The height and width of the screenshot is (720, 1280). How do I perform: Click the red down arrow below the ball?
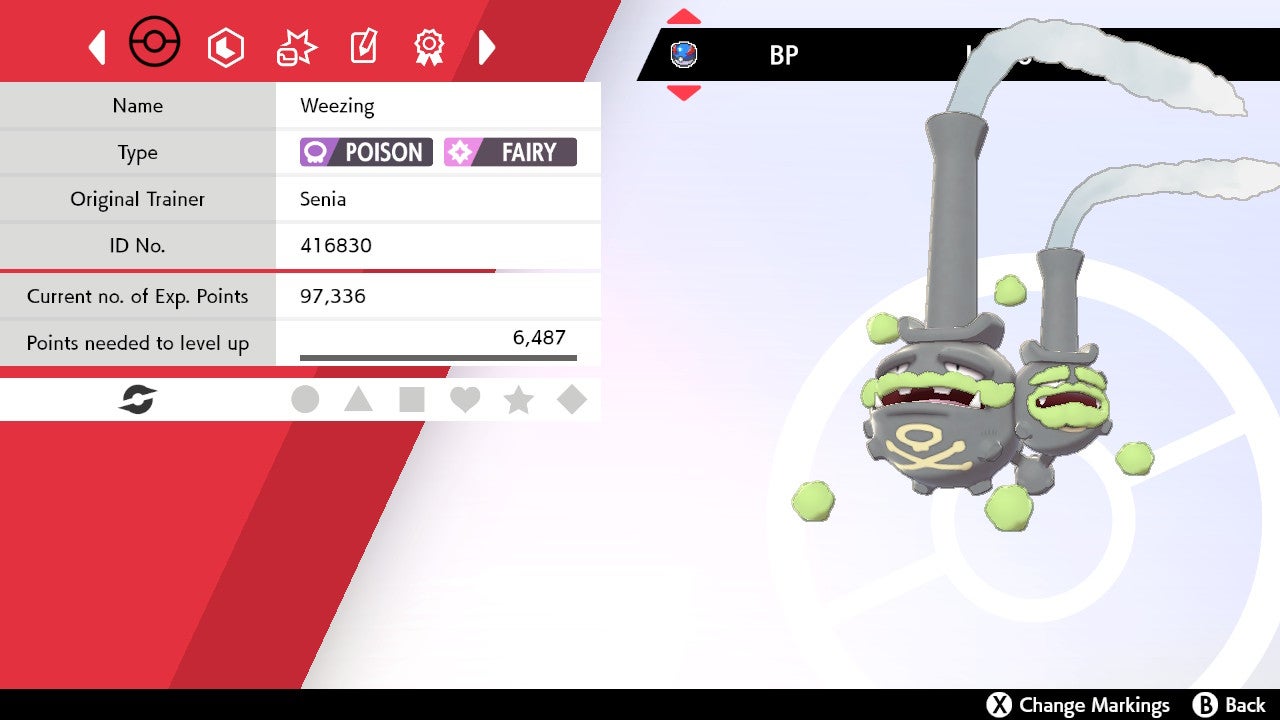[683, 92]
